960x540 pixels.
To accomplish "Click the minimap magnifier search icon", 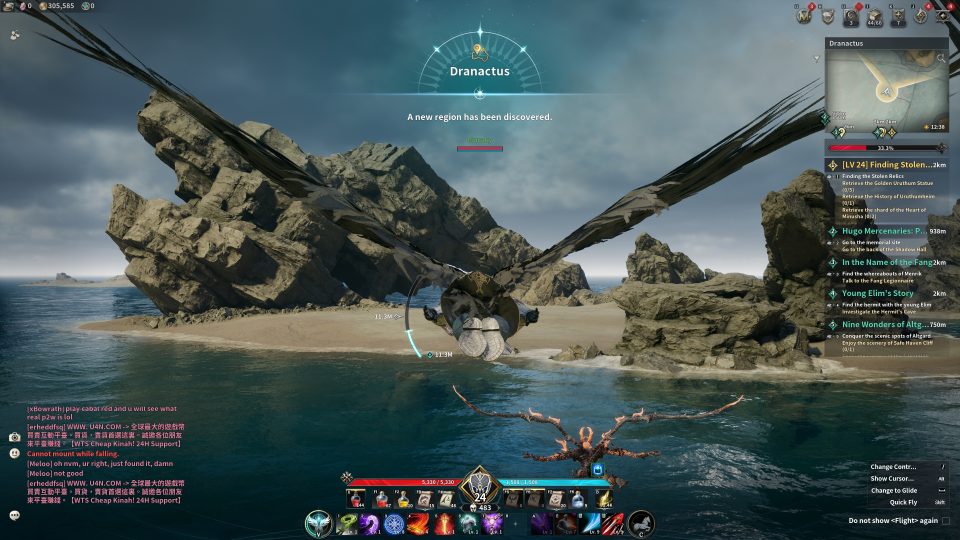I will (941, 58).
